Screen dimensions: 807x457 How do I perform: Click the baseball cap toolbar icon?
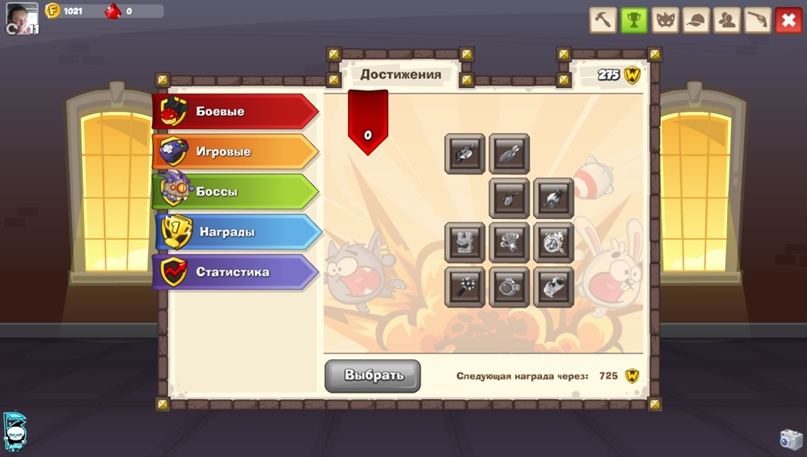[696, 19]
